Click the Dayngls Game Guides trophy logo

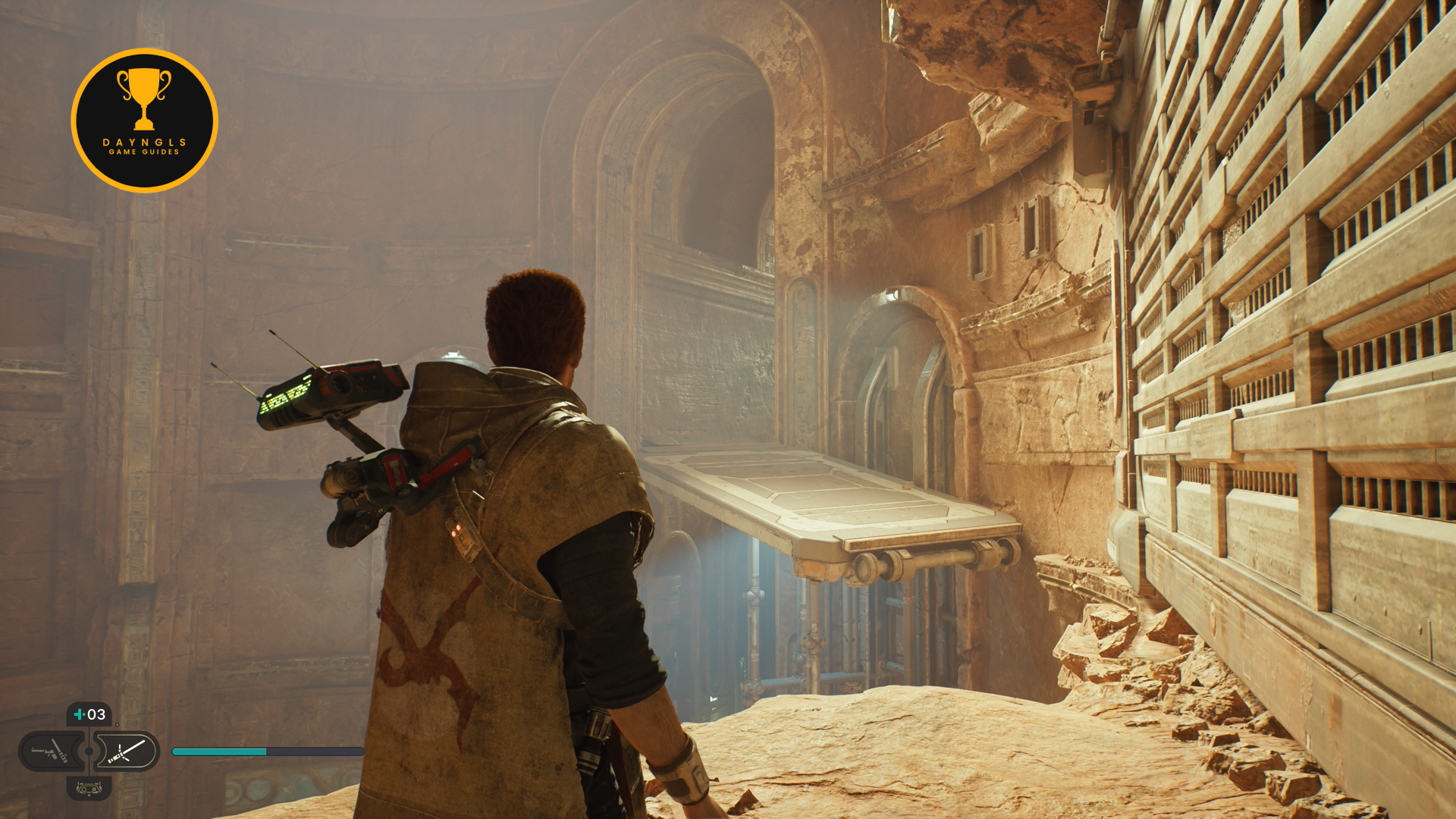click(144, 121)
